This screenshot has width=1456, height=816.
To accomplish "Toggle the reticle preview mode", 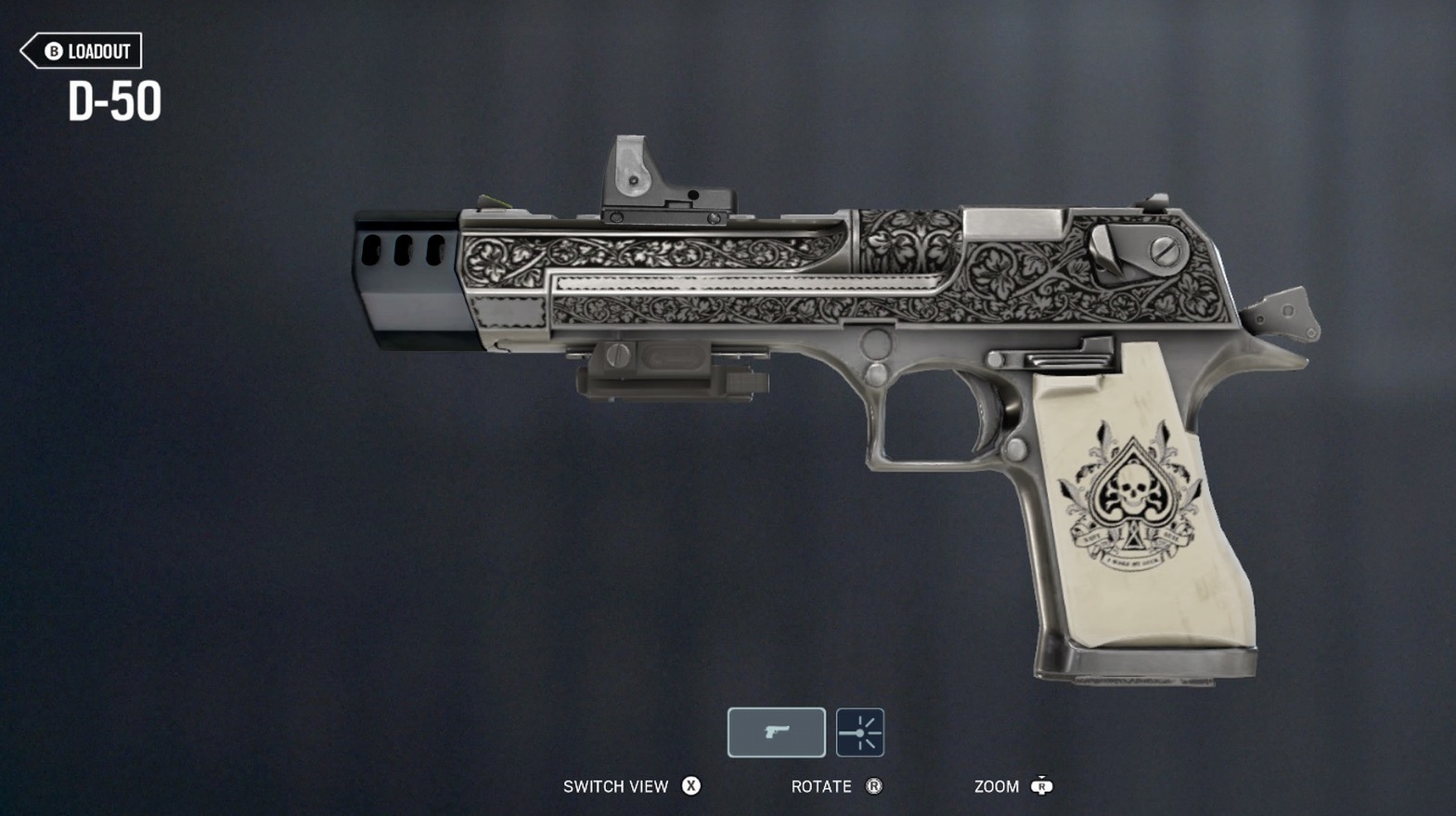I will click(859, 732).
